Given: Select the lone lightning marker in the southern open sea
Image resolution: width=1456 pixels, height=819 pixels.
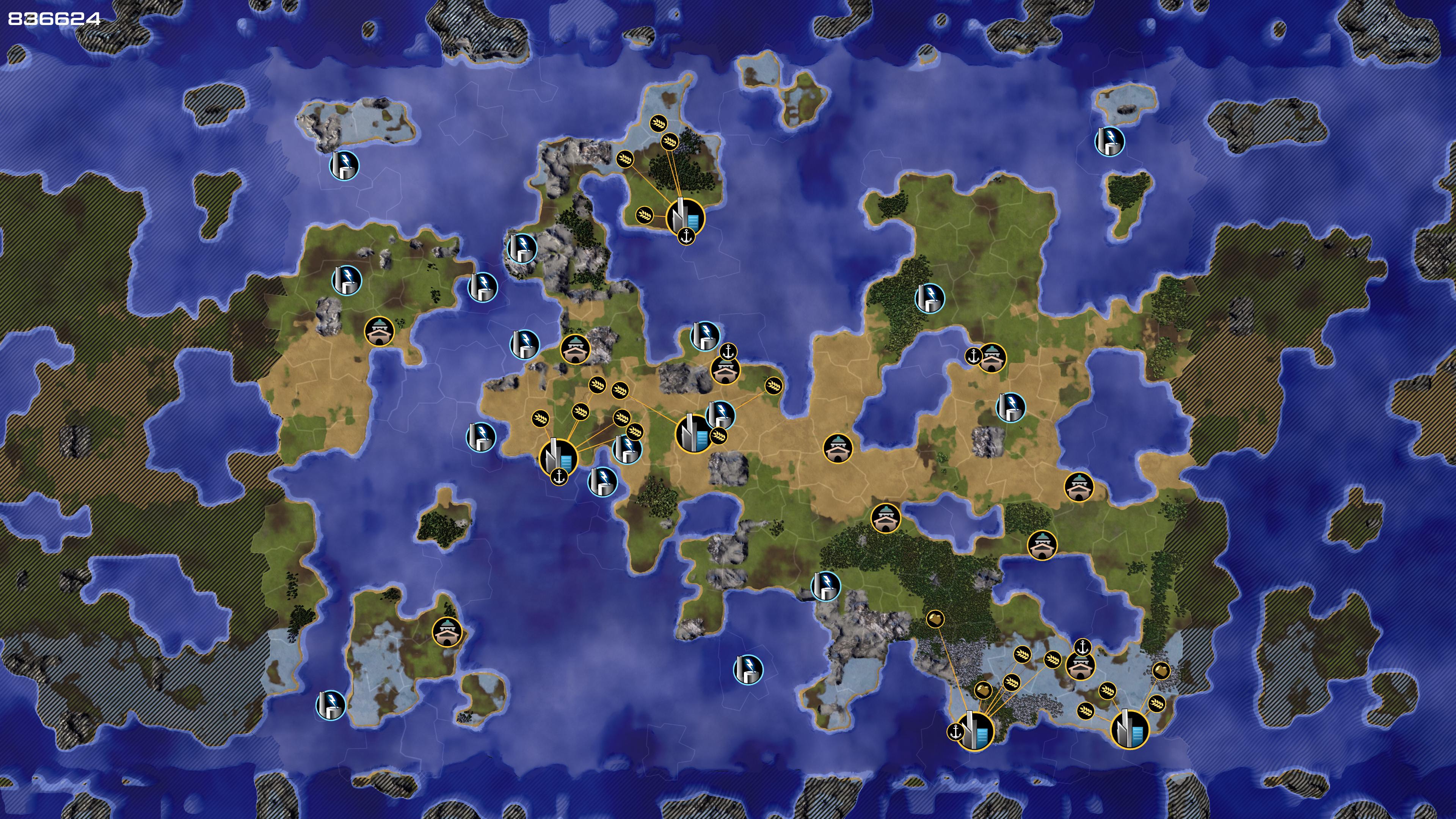Looking at the screenshot, I should [x=748, y=670].
